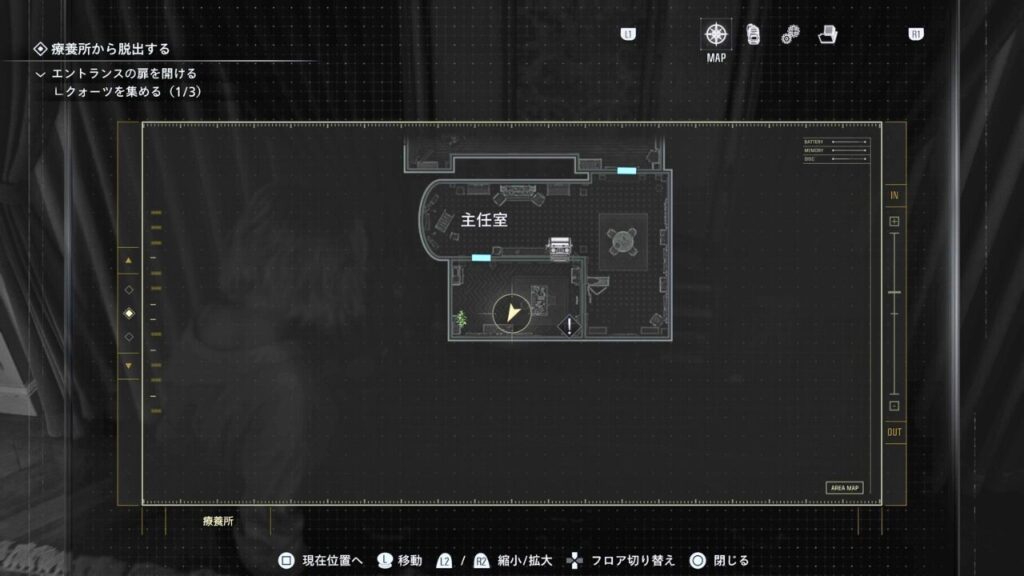Select the MAP compass tab
This screenshot has height=576, width=1024.
point(716,35)
